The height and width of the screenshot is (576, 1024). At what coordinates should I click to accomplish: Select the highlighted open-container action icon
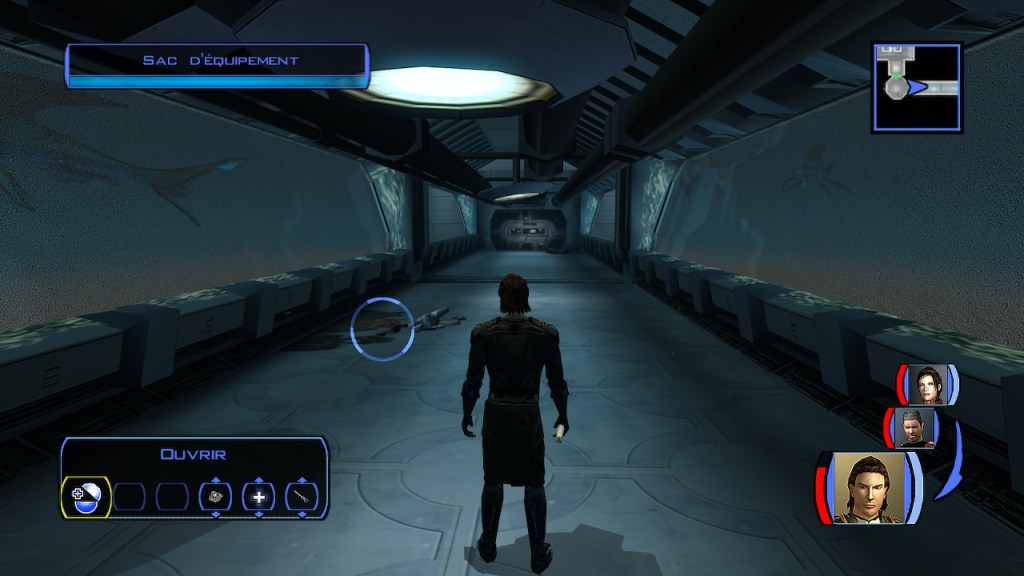[x=86, y=496]
